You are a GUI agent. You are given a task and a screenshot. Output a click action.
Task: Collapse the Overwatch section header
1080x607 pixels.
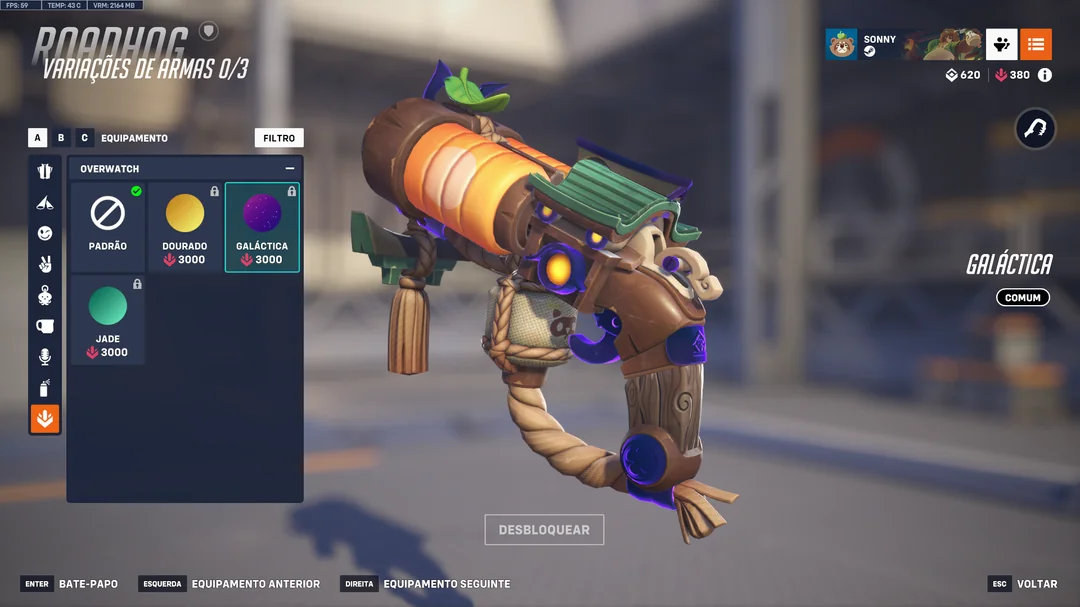coord(290,169)
